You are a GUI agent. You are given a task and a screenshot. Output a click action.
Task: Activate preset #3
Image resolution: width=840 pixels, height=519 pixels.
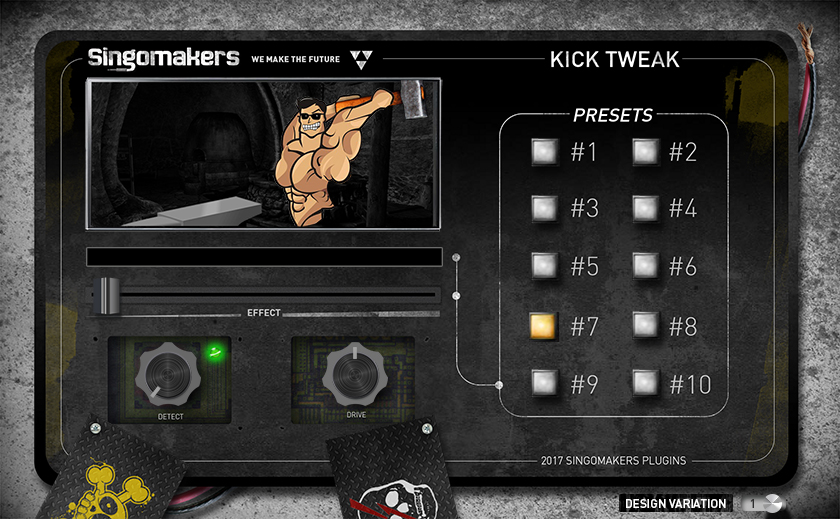[x=543, y=208]
